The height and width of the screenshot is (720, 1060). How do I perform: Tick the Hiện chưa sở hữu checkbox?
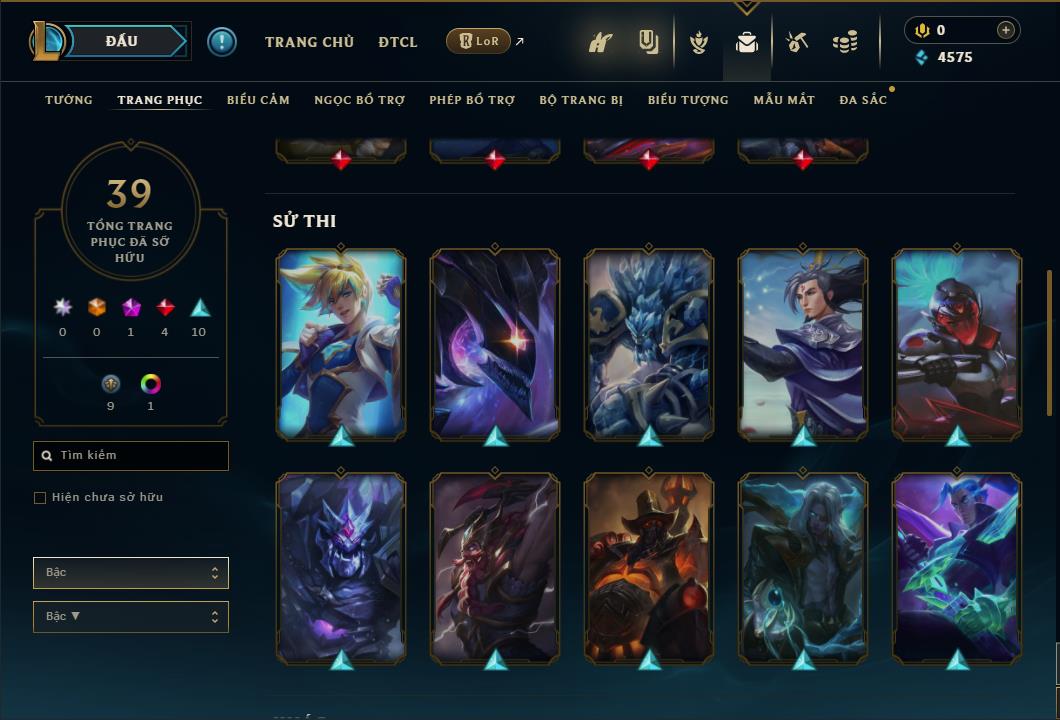coord(40,498)
